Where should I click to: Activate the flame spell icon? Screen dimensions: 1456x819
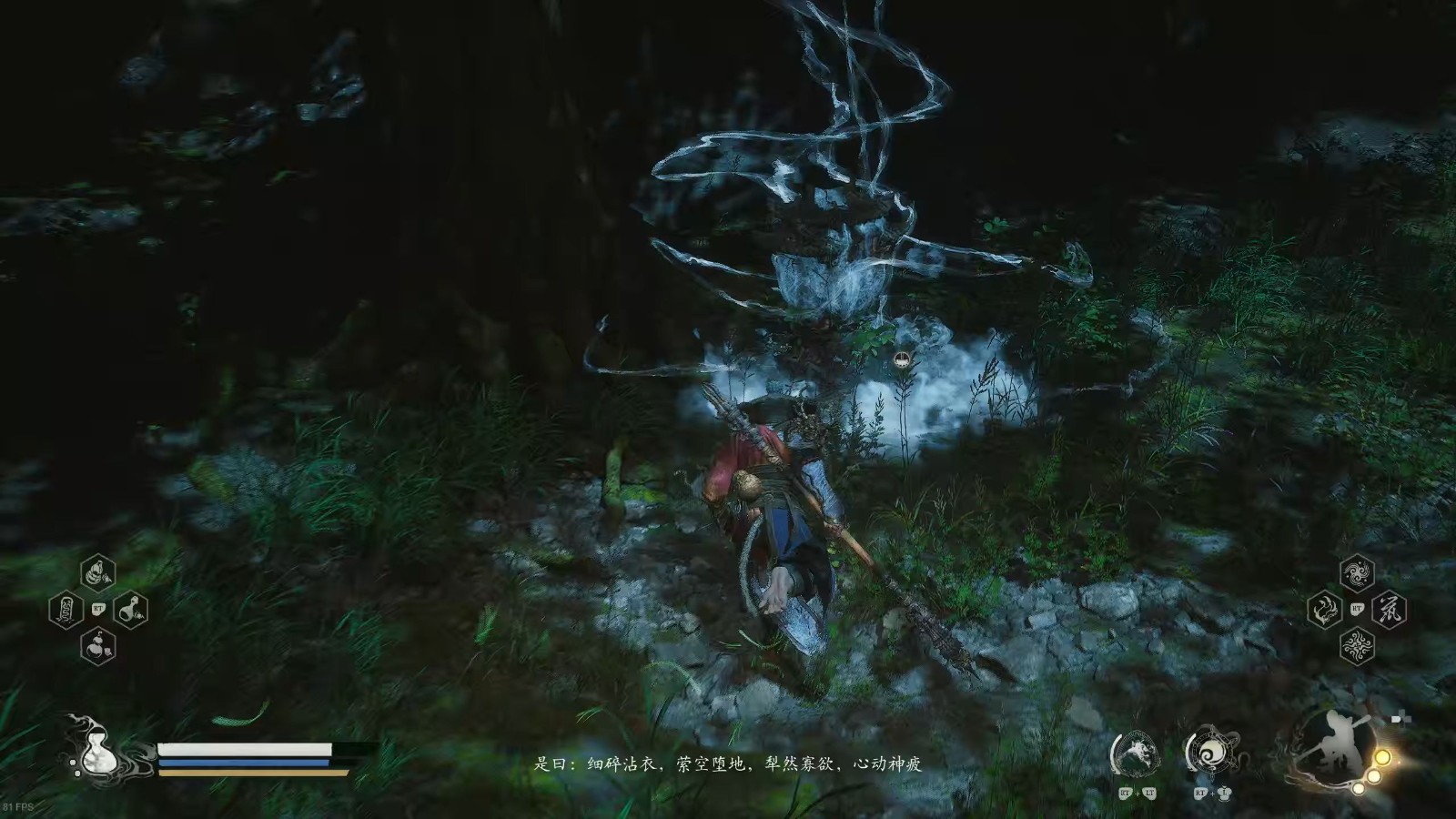(x=1325, y=609)
